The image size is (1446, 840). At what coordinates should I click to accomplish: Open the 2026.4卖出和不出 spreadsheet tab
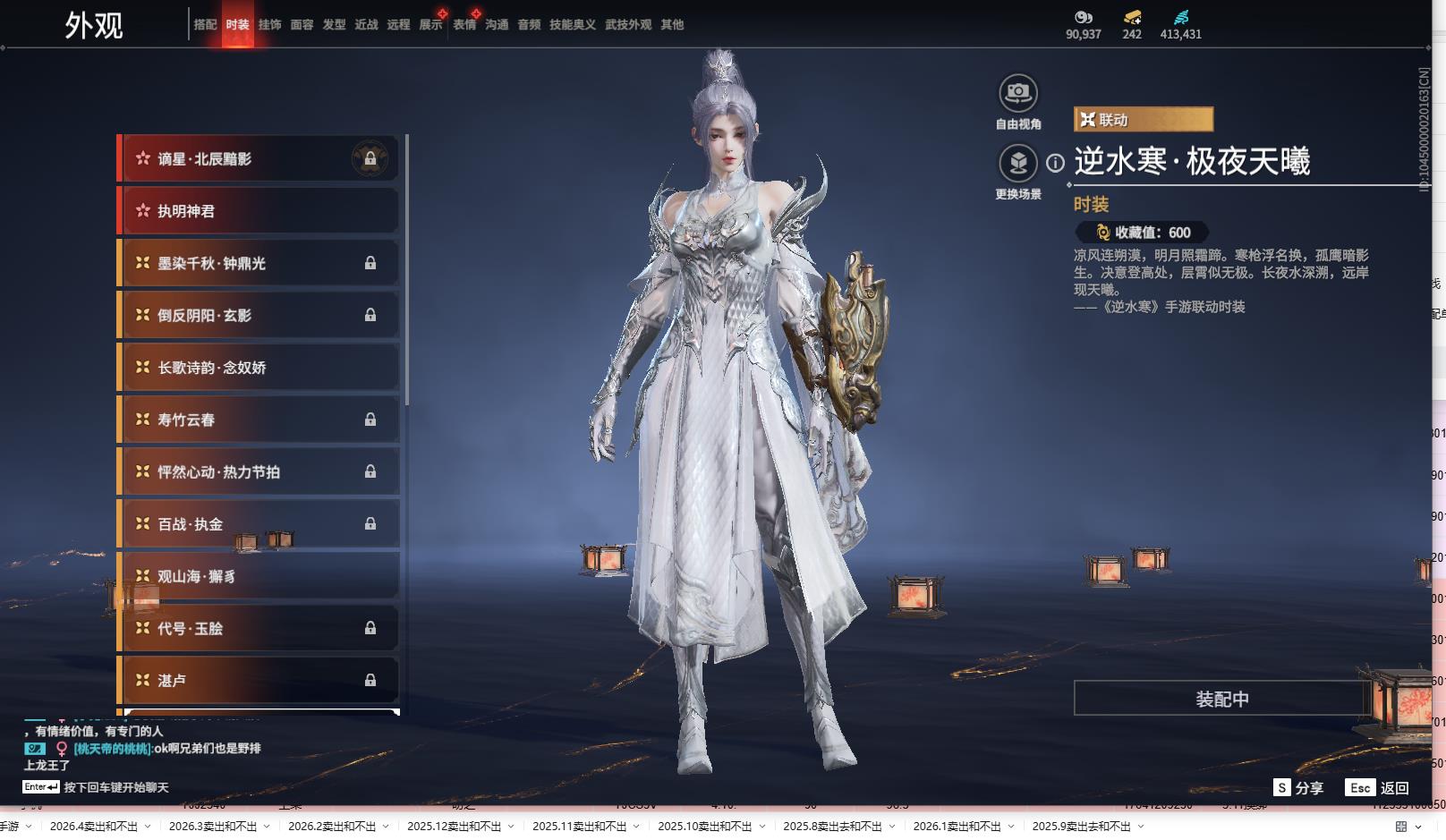[94, 827]
